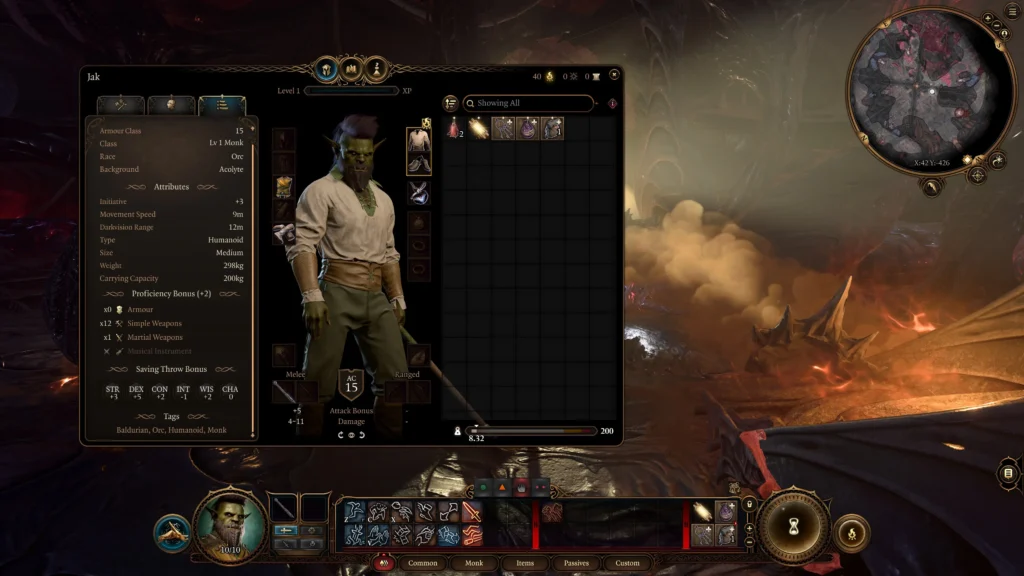The height and width of the screenshot is (576, 1024).
Task: Select the equipped white shirt slot
Action: [x=419, y=140]
